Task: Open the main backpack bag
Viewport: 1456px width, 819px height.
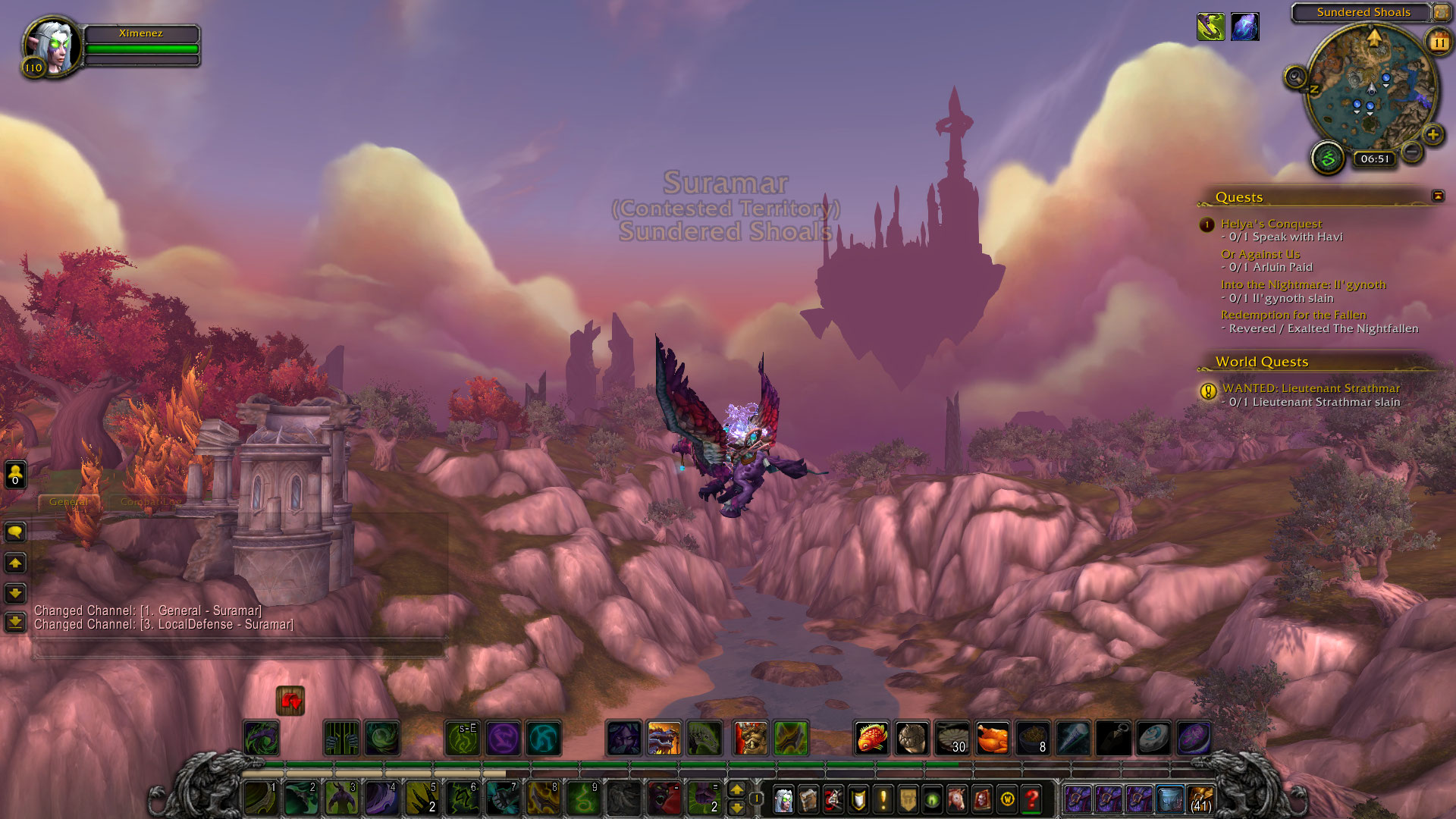Action: click(1200, 799)
